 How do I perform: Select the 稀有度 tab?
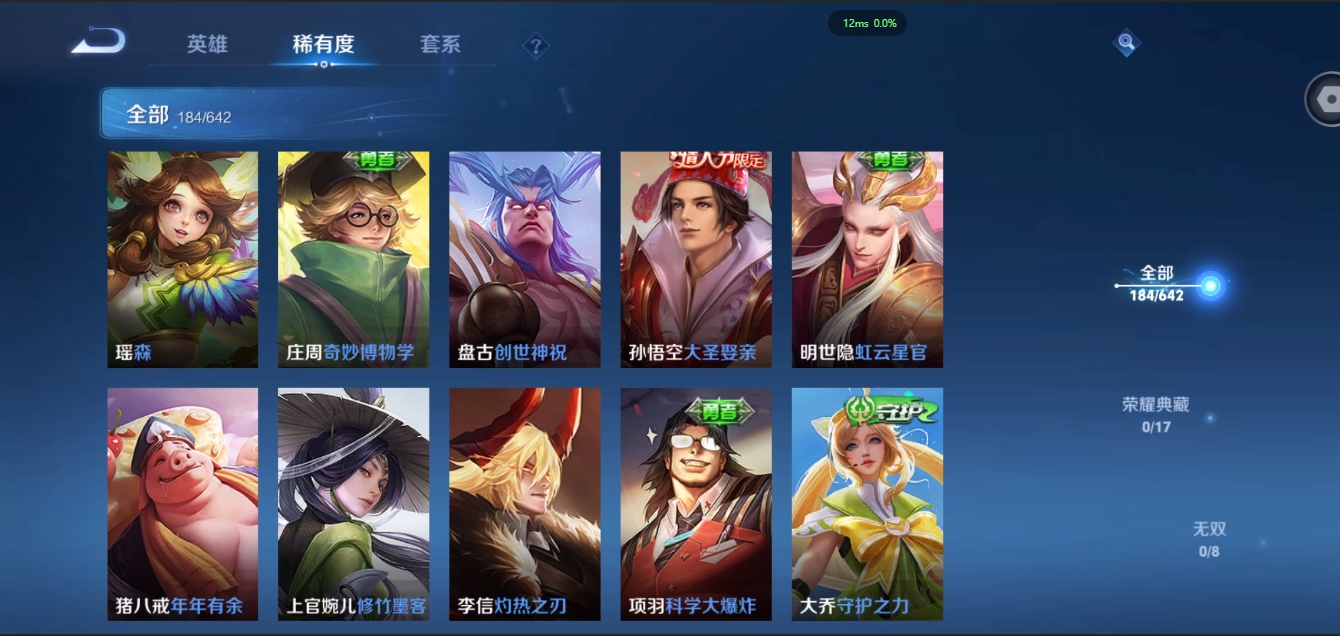[x=323, y=45]
